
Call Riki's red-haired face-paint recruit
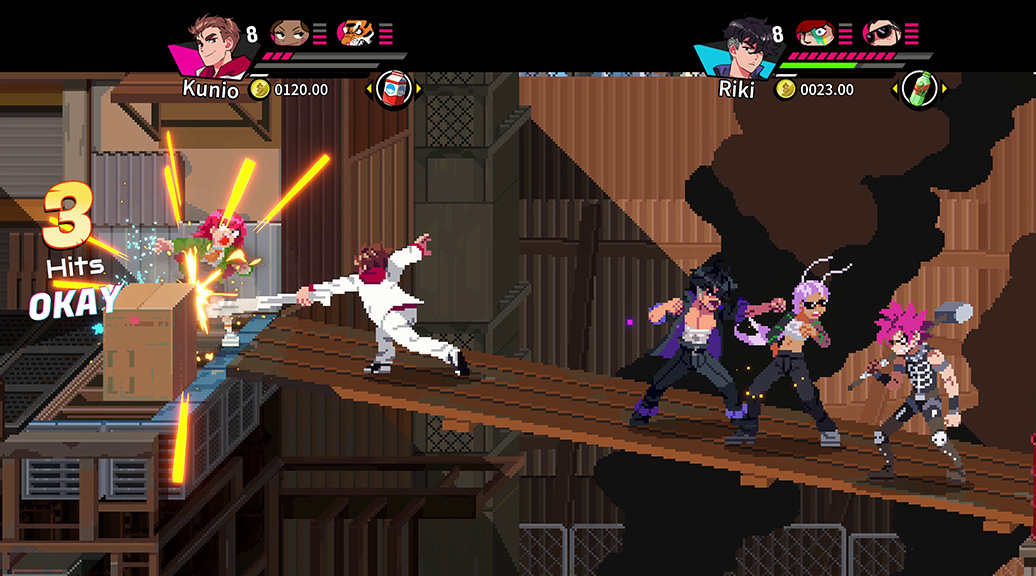click(815, 34)
